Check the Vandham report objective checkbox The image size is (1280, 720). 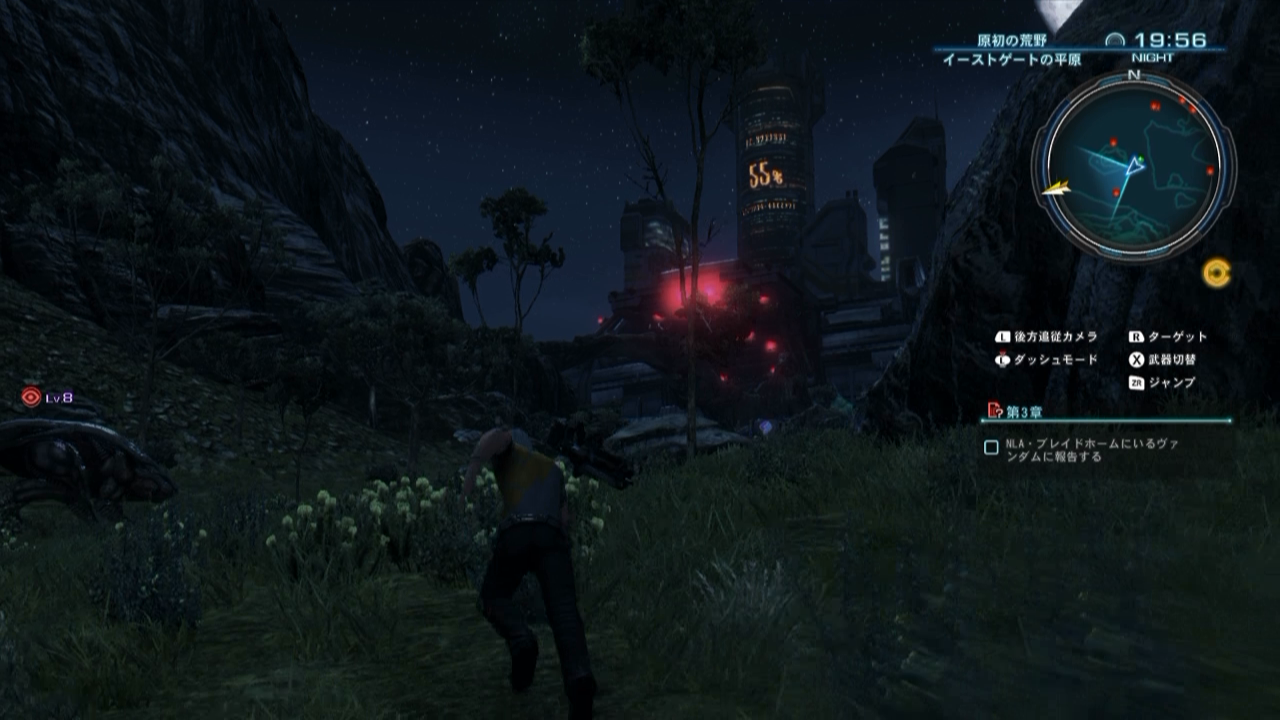tap(992, 447)
